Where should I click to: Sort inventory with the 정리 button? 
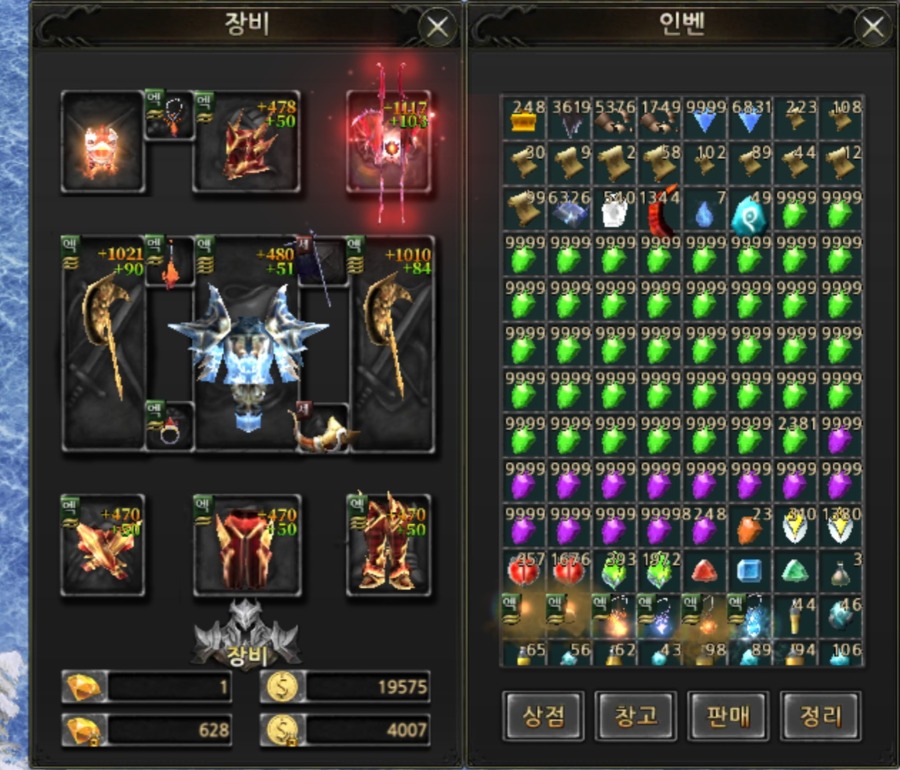(820, 716)
